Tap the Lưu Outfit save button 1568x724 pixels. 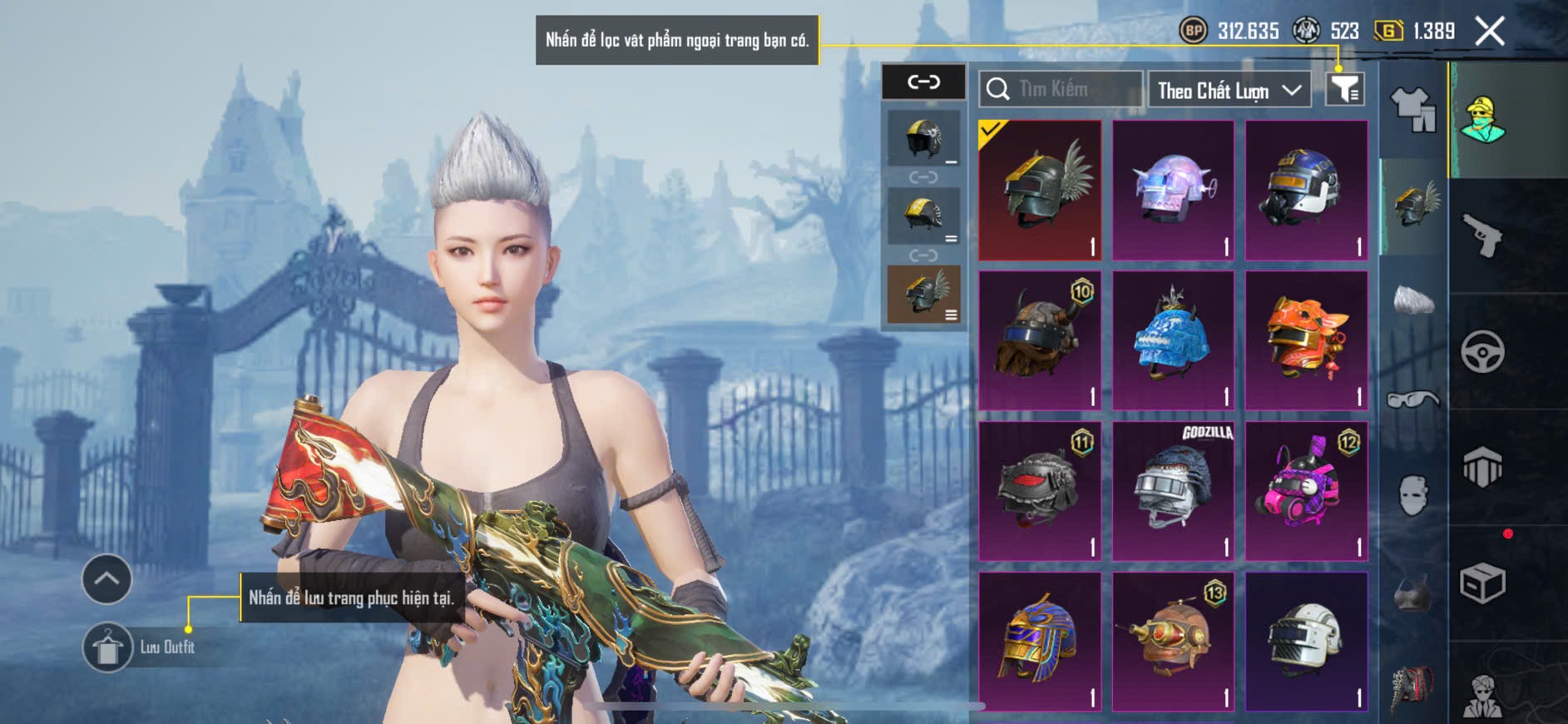click(108, 647)
